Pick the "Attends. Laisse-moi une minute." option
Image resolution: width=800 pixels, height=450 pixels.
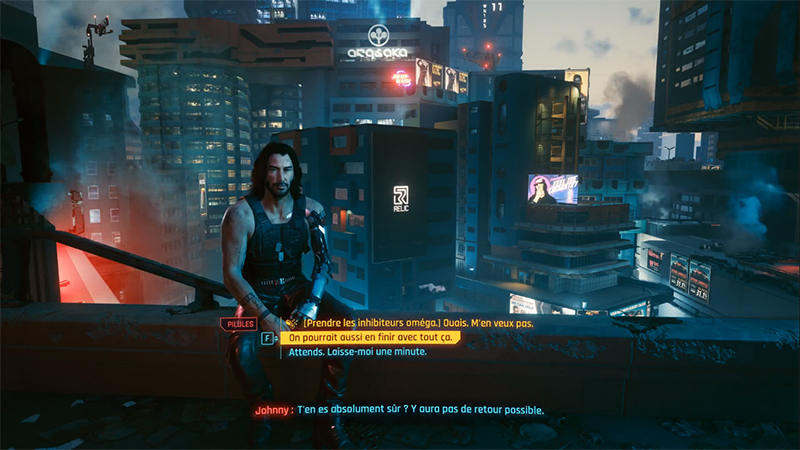(x=357, y=352)
